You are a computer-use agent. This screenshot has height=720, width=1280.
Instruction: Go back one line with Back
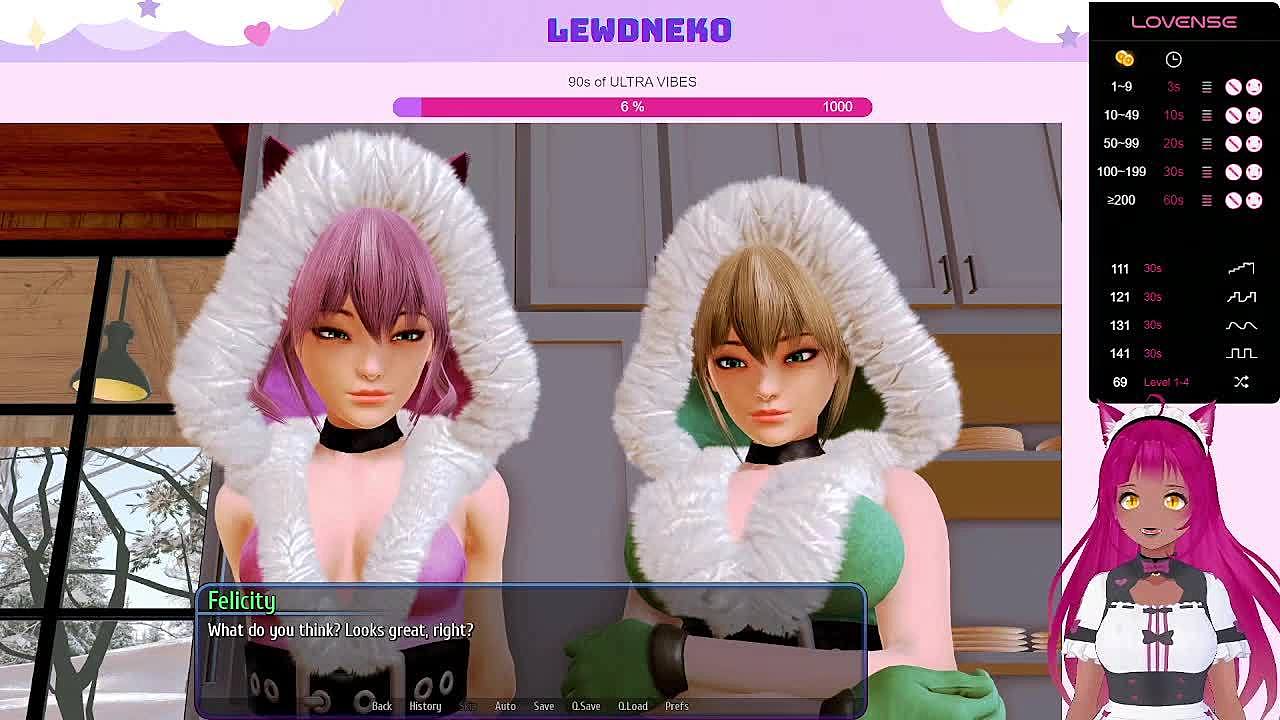click(x=382, y=706)
